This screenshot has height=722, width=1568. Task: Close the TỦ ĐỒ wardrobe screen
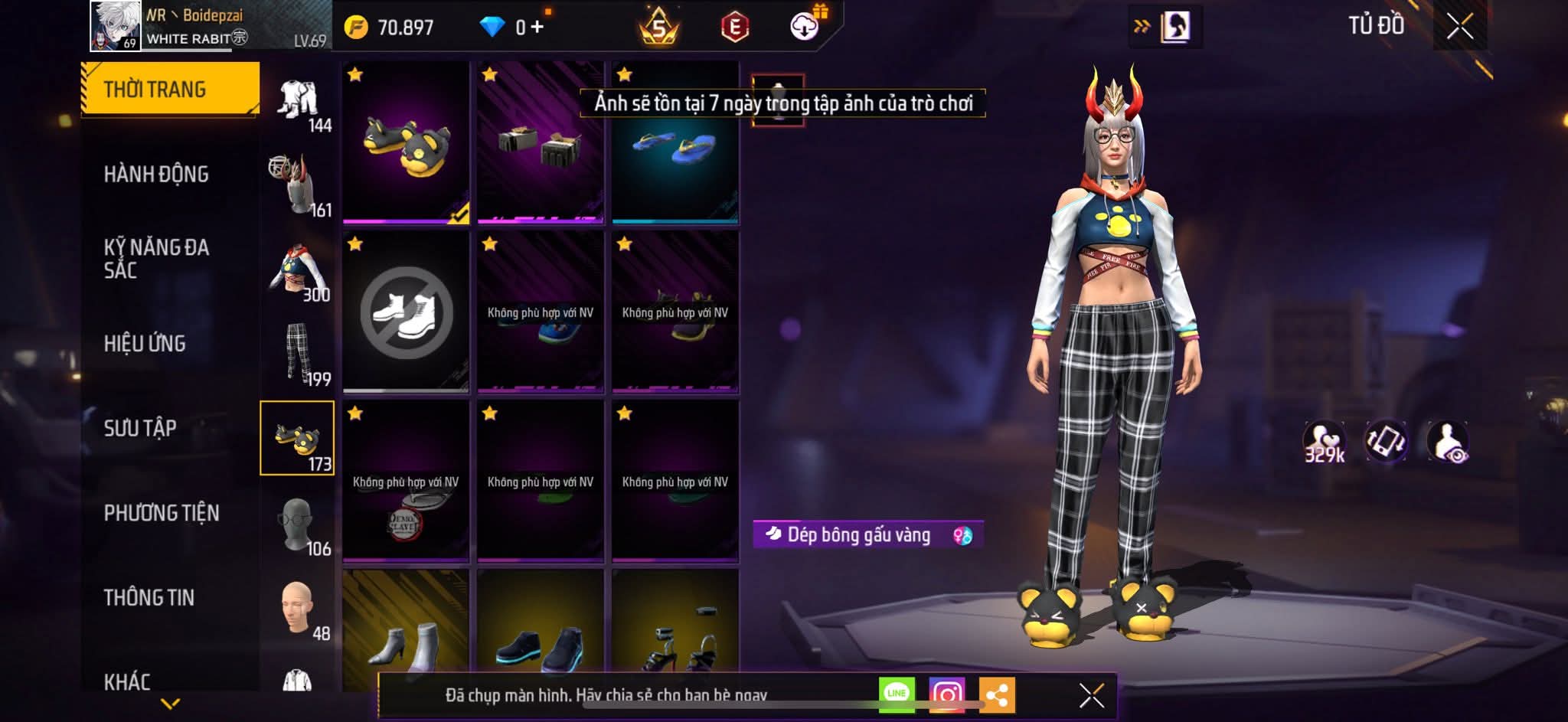coord(1459,28)
